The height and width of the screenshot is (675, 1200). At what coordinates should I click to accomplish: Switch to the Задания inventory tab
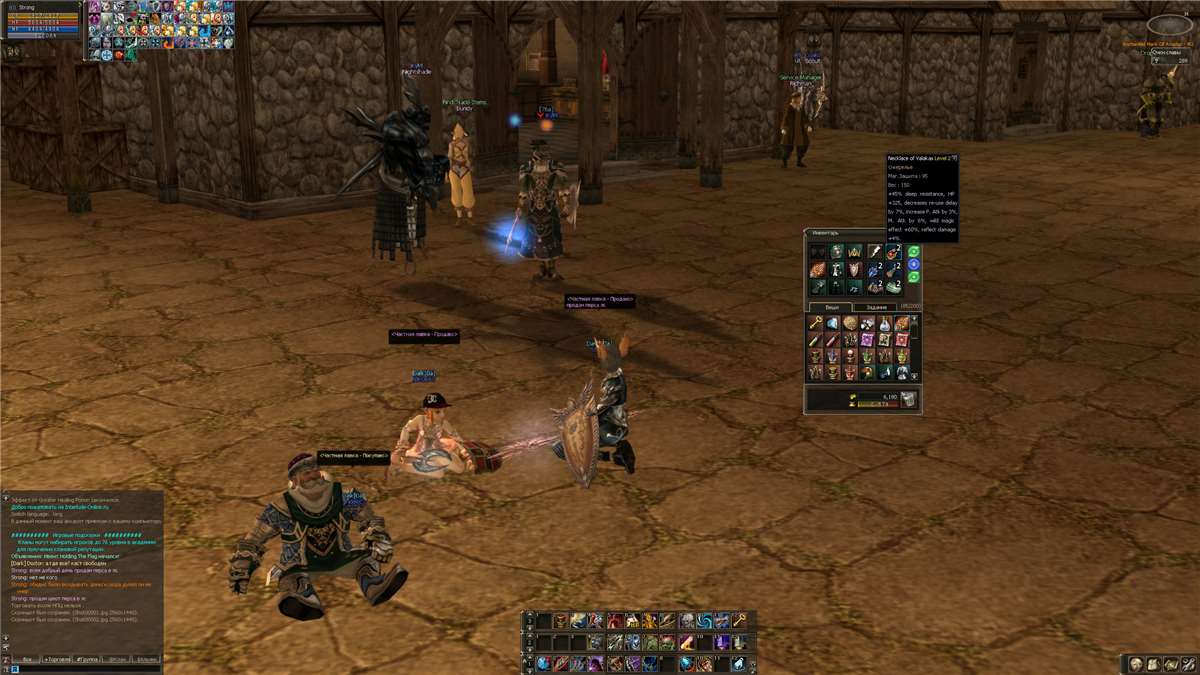(x=876, y=307)
